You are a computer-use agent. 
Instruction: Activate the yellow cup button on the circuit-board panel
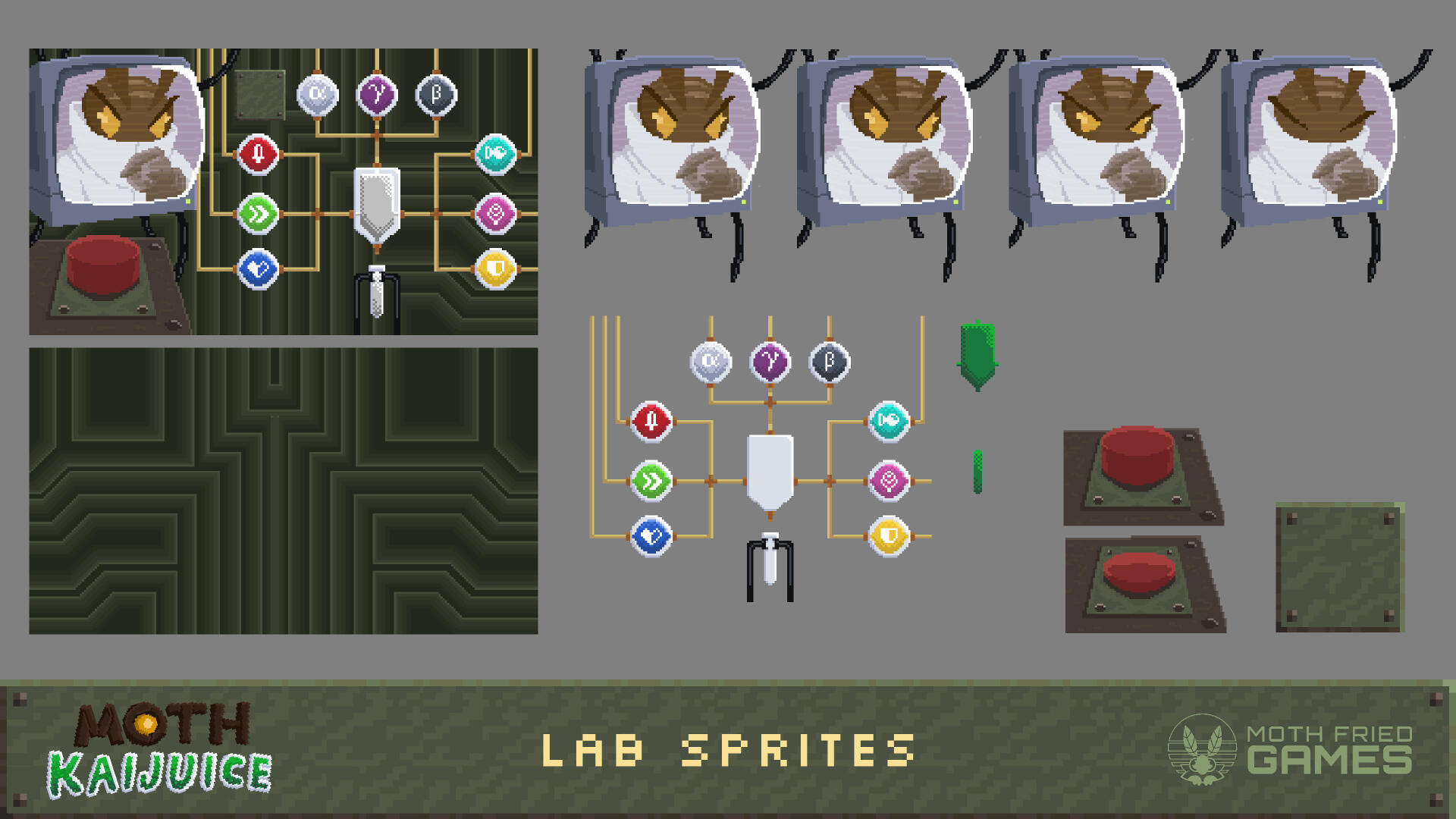pyautogui.click(x=495, y=269)
